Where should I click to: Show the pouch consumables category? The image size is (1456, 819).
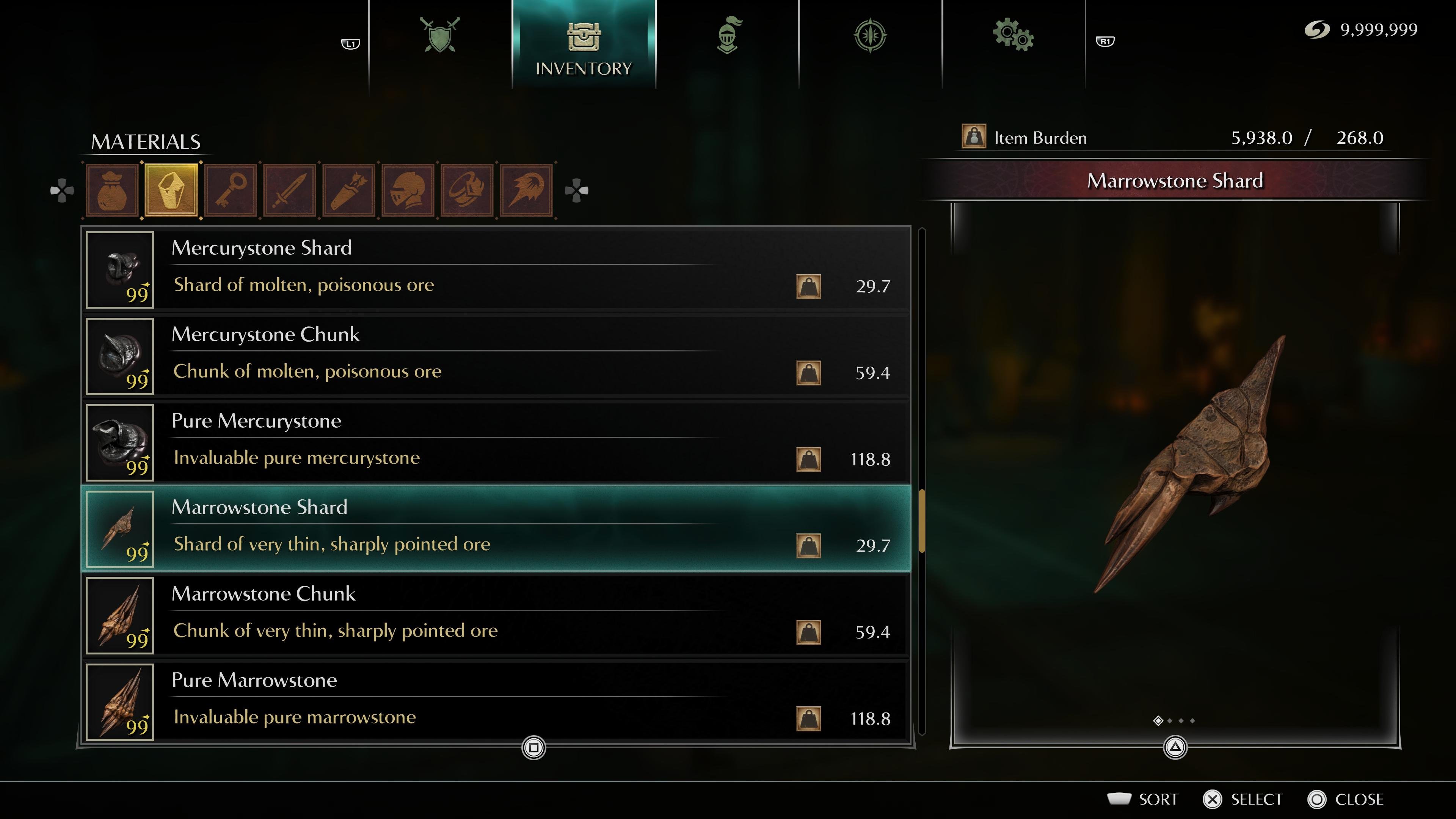[112, 190]
